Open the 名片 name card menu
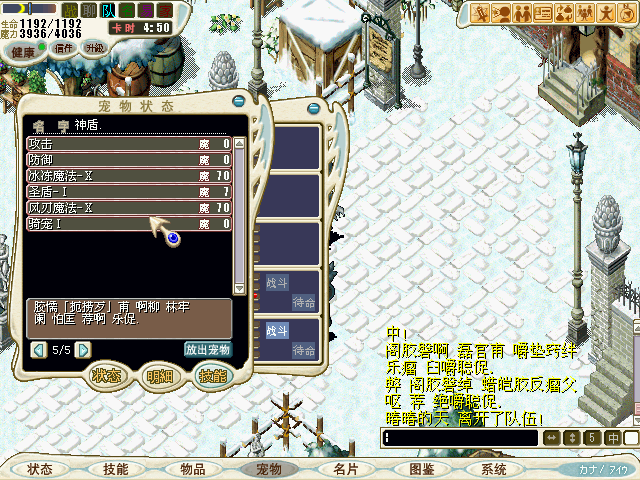640x480 pixels. 345,469
